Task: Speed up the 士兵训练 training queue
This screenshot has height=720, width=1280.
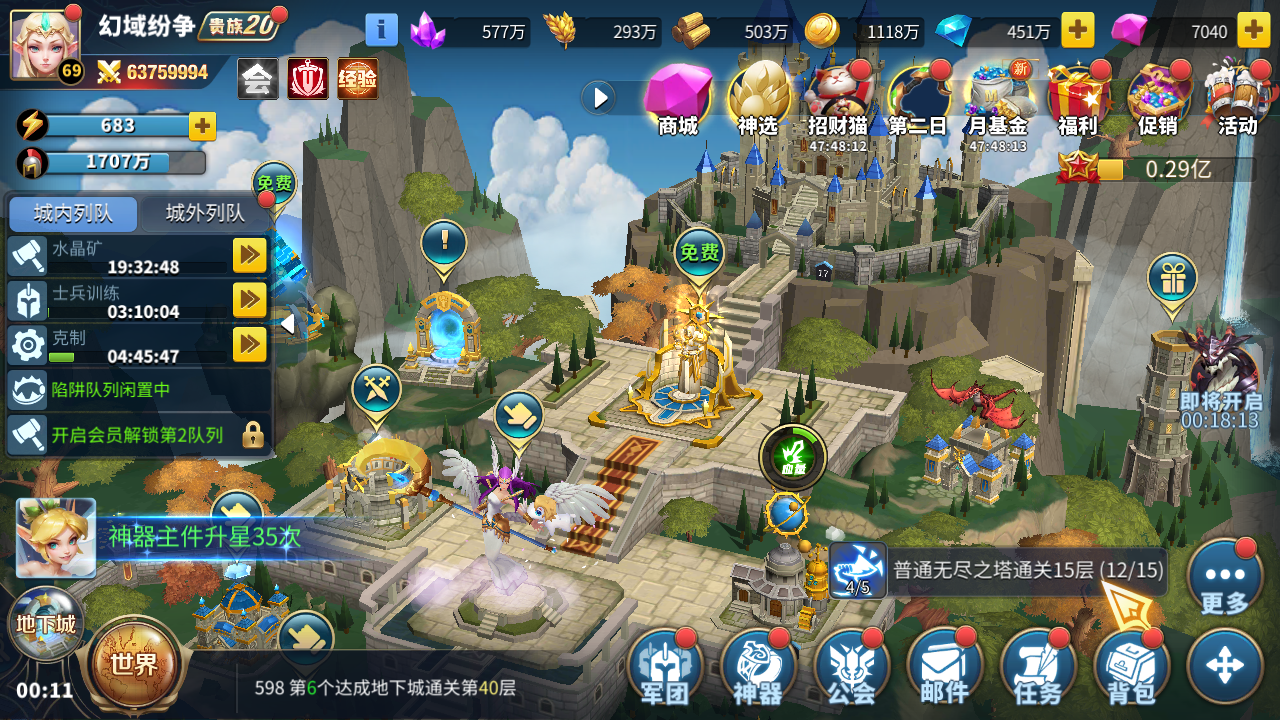Action: point(249,299)
